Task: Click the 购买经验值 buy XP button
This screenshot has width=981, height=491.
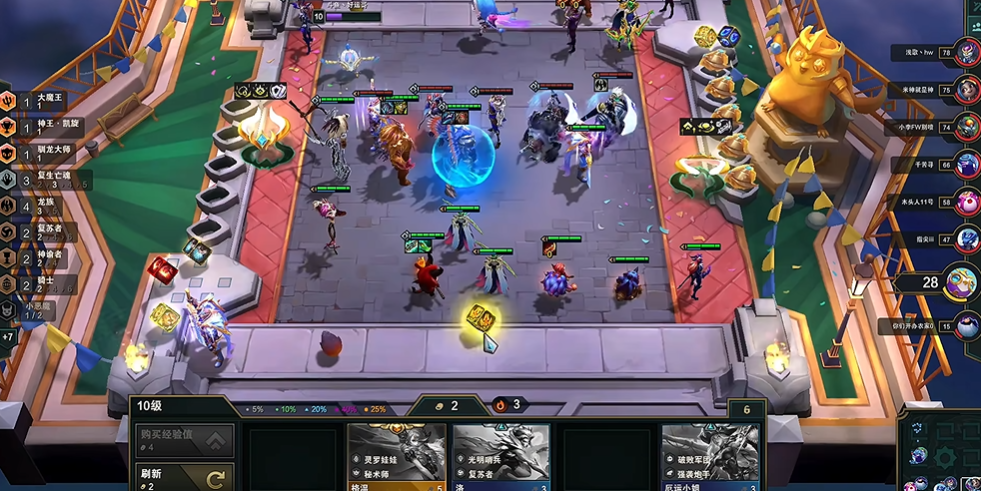Action: tap(185, 440)
